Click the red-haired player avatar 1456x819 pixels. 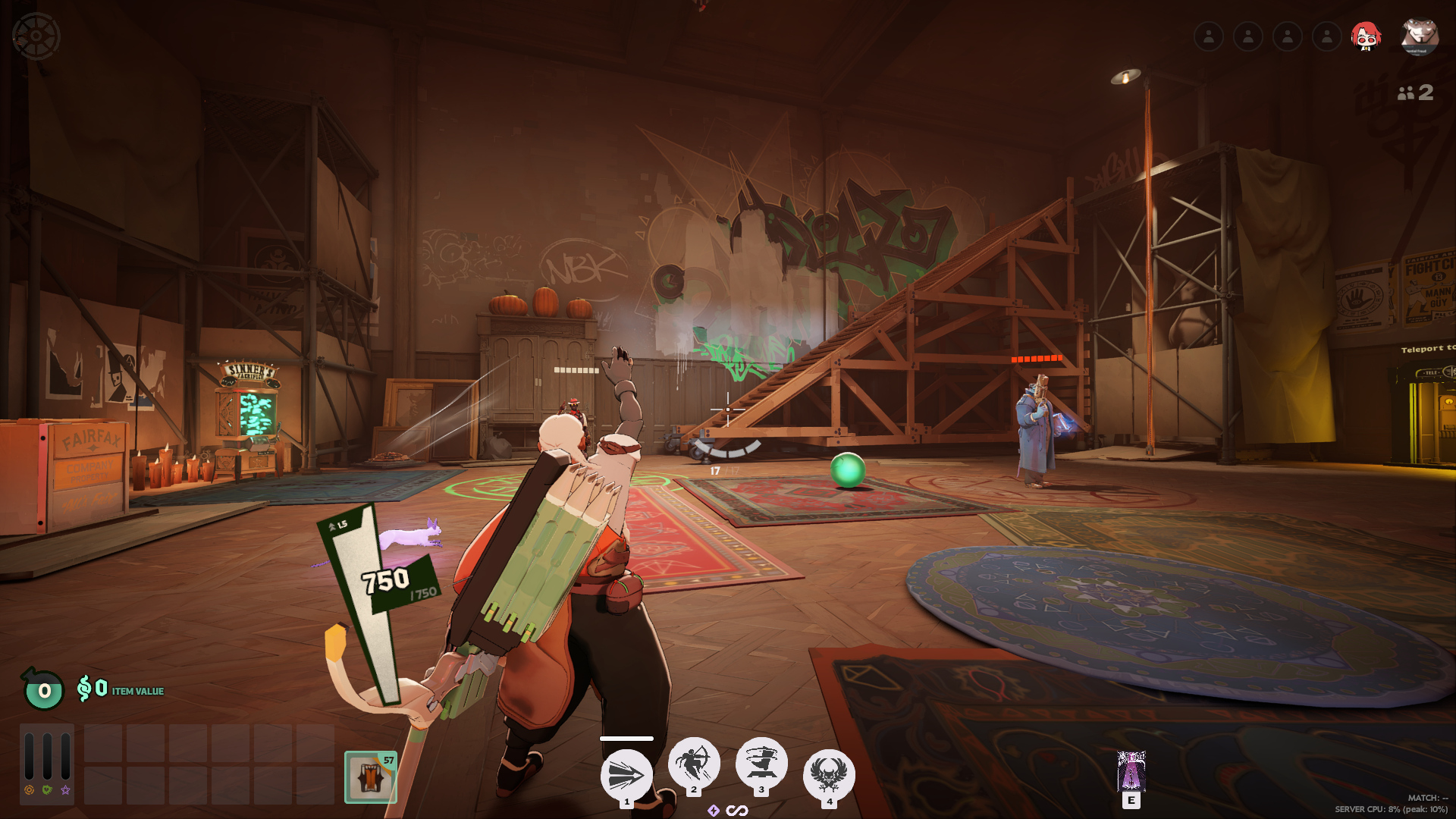[x=1366, y=36]
